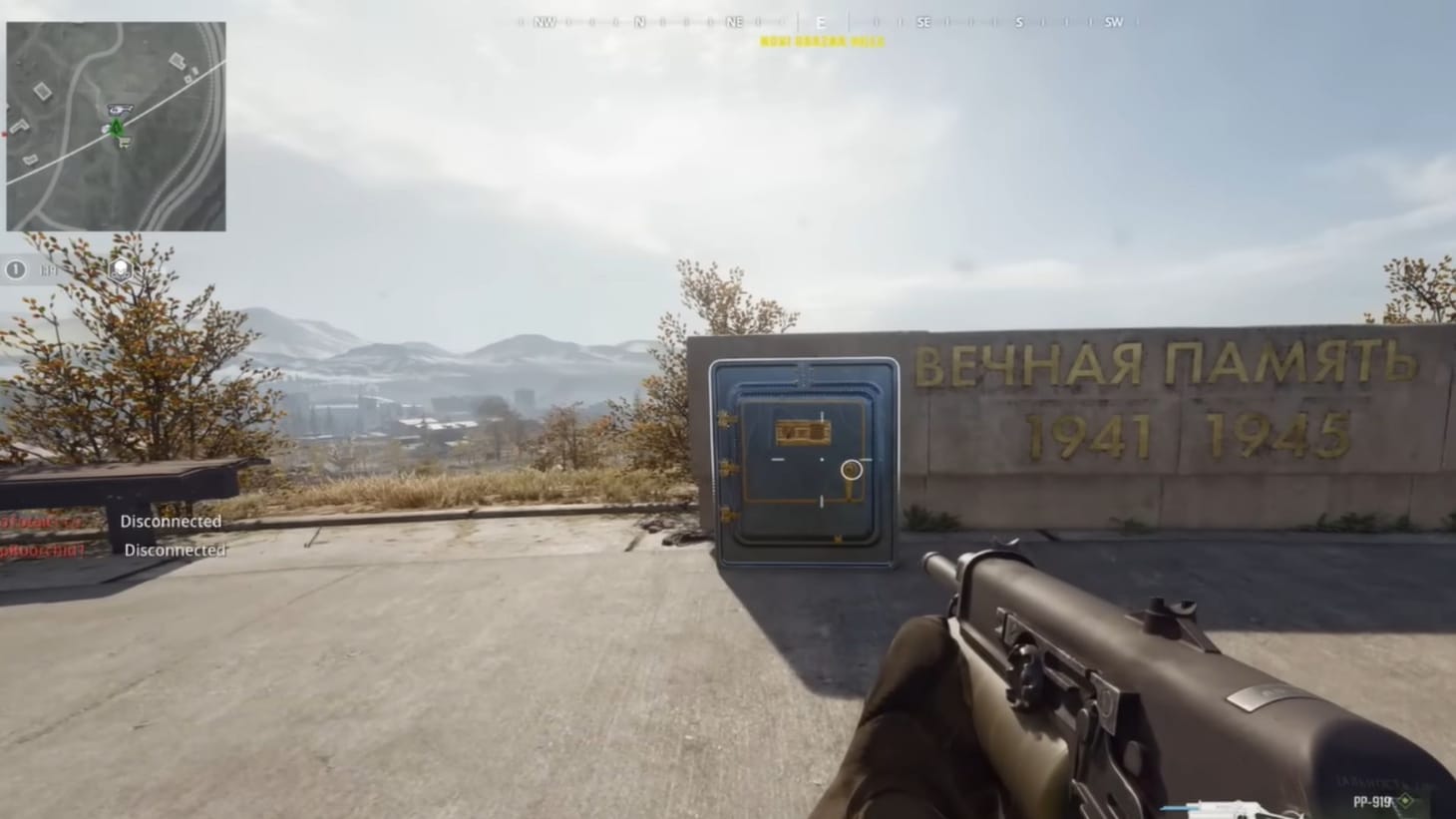Toggle the SW marker on the compass bar
Screen dimensions: 1456x819
1114,21
